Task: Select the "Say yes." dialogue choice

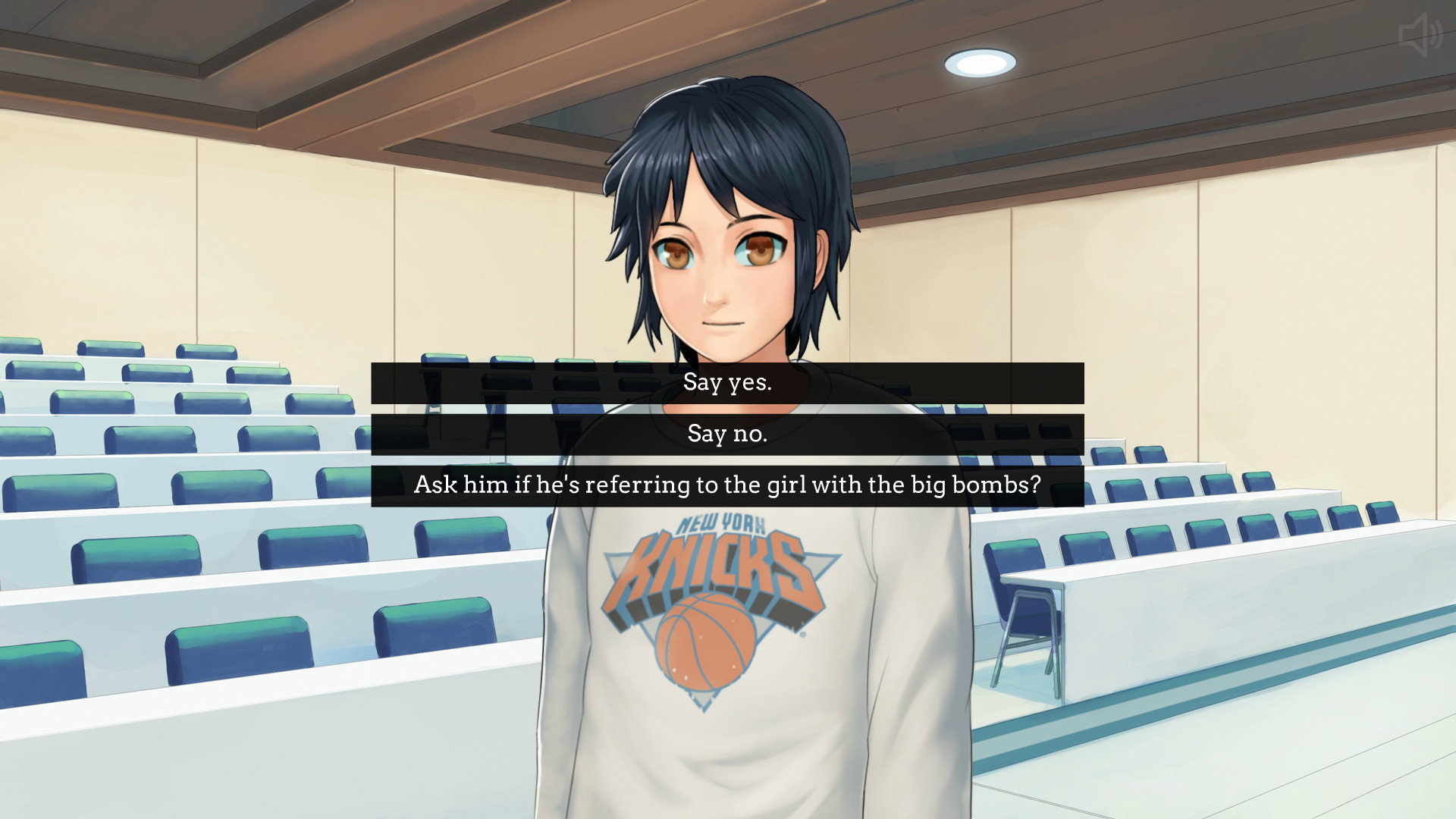Action: tap(726, 384)
